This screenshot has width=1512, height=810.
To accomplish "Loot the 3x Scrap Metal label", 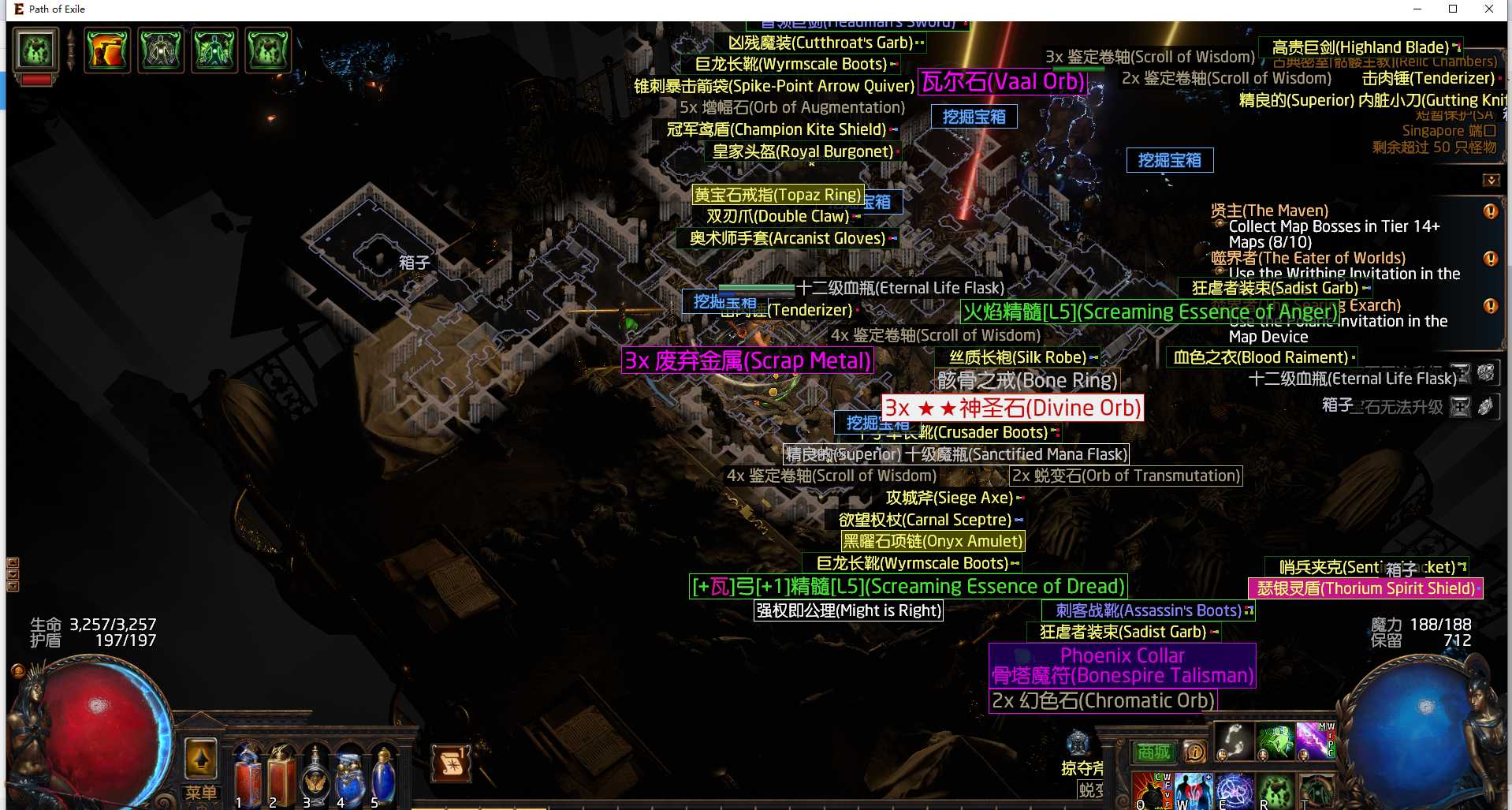I will pyautogui.click(x=747, y=360).
